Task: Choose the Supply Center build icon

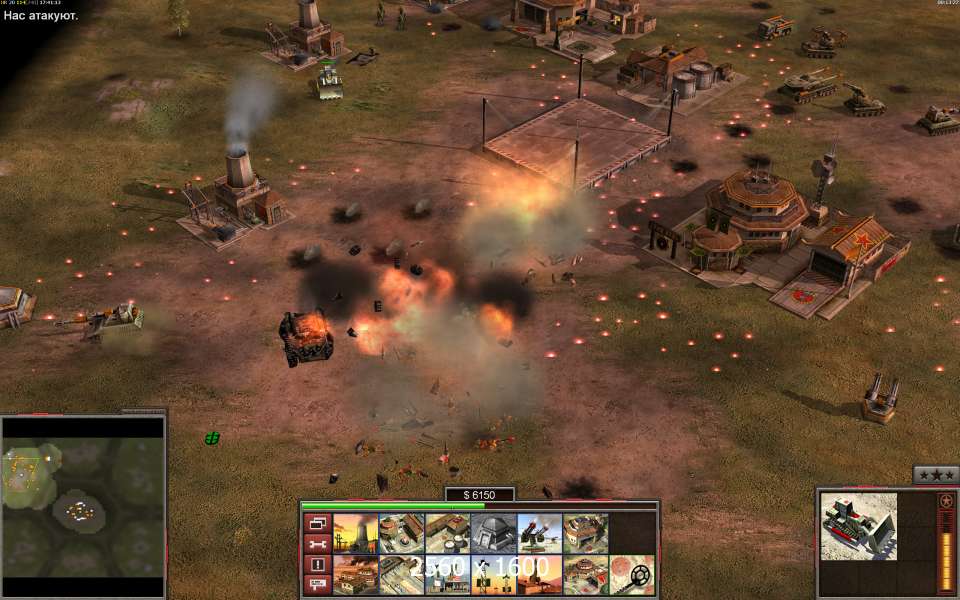Action: (447, 533)
